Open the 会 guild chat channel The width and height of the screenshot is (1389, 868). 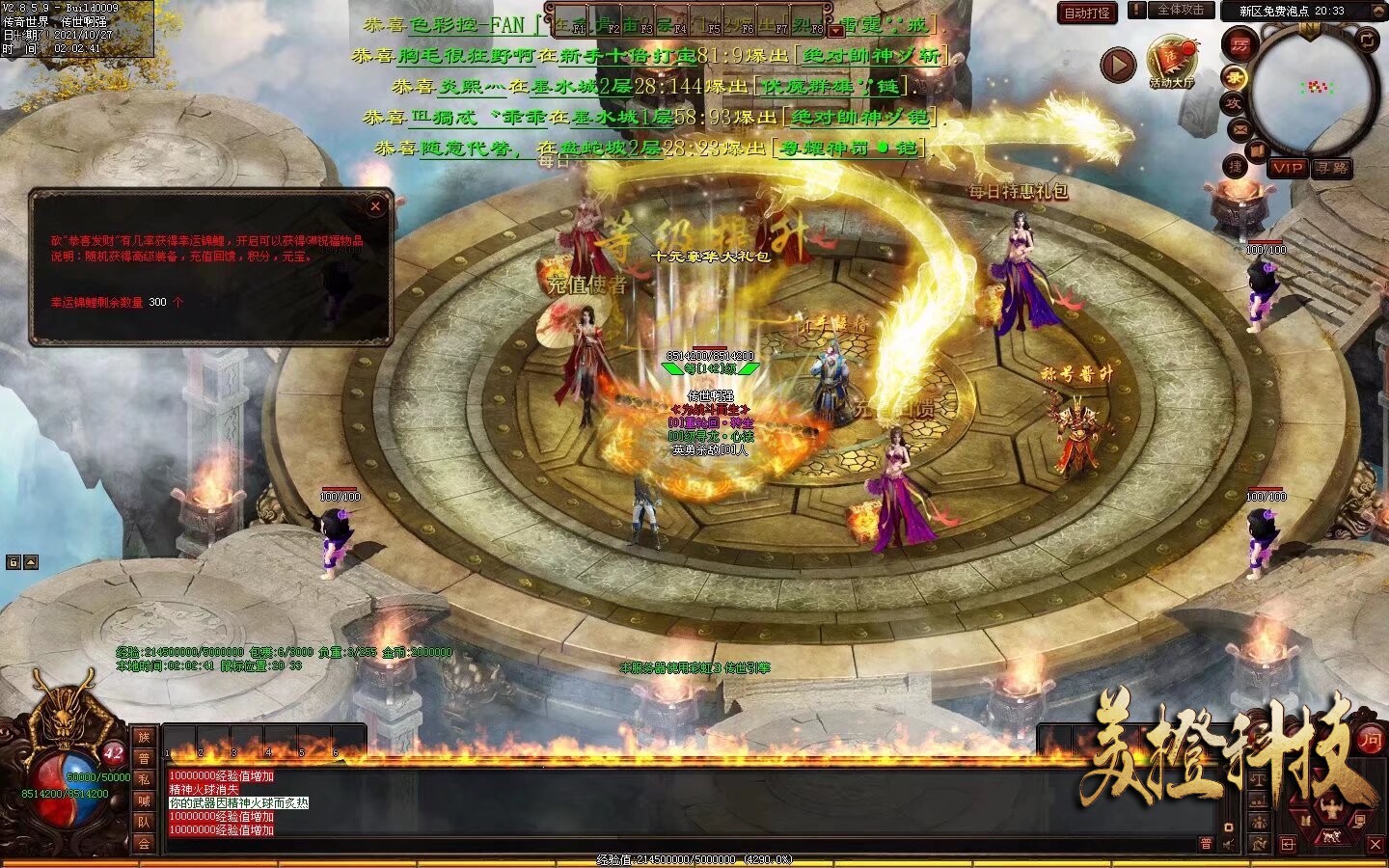[x=144, y=843]
